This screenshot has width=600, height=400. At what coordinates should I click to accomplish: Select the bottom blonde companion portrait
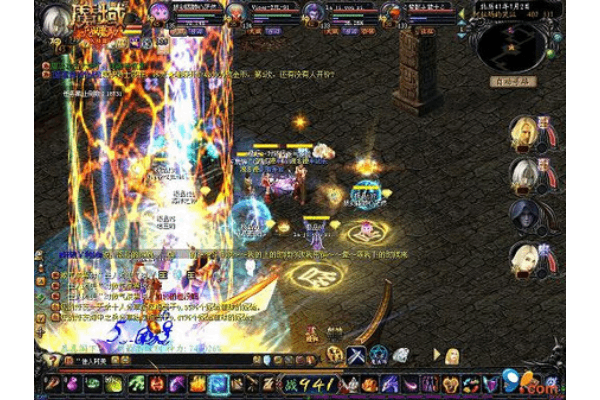click(525, 259)
